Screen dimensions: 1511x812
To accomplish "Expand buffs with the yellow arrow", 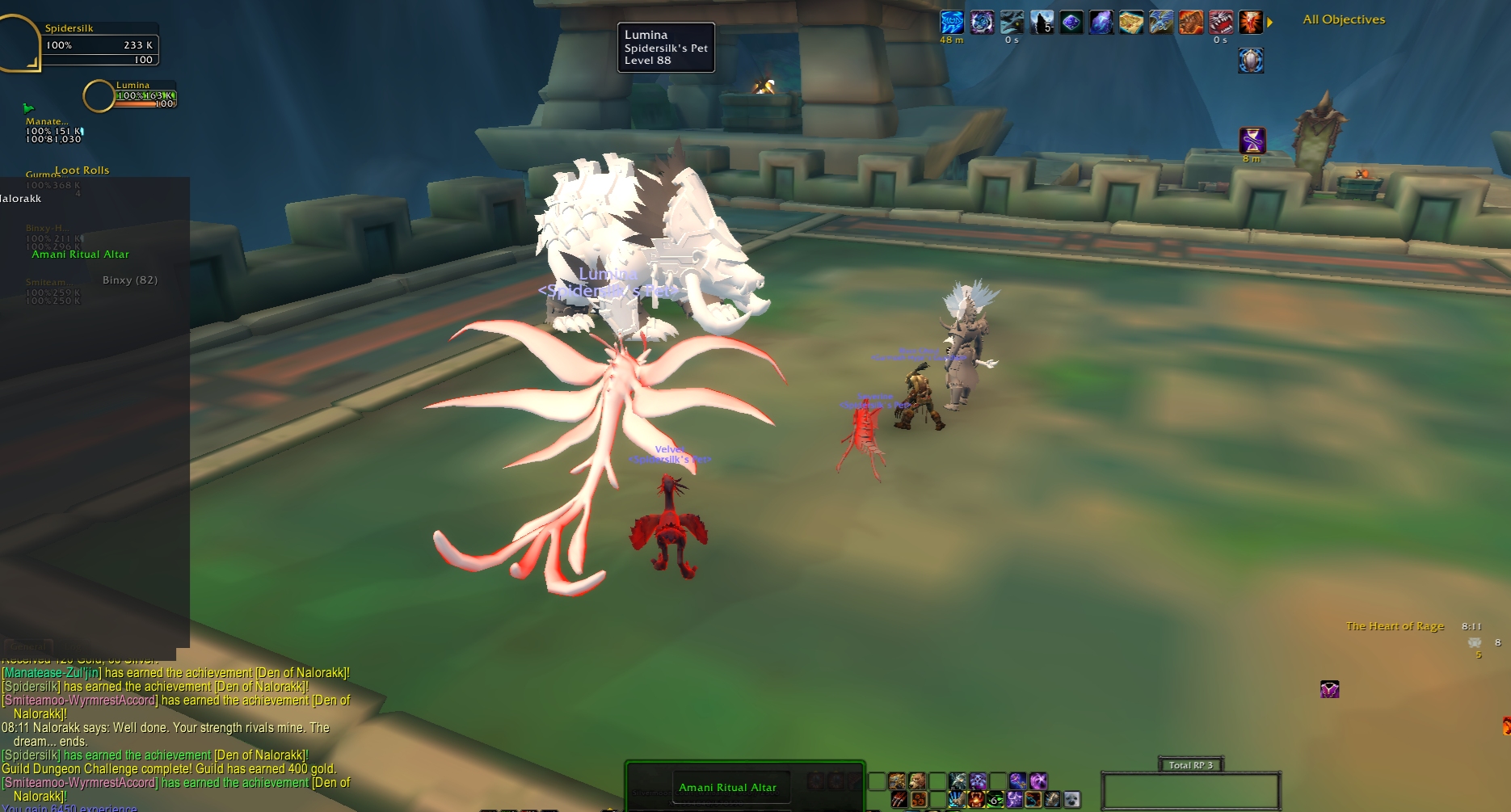I will click(1269, 23).
